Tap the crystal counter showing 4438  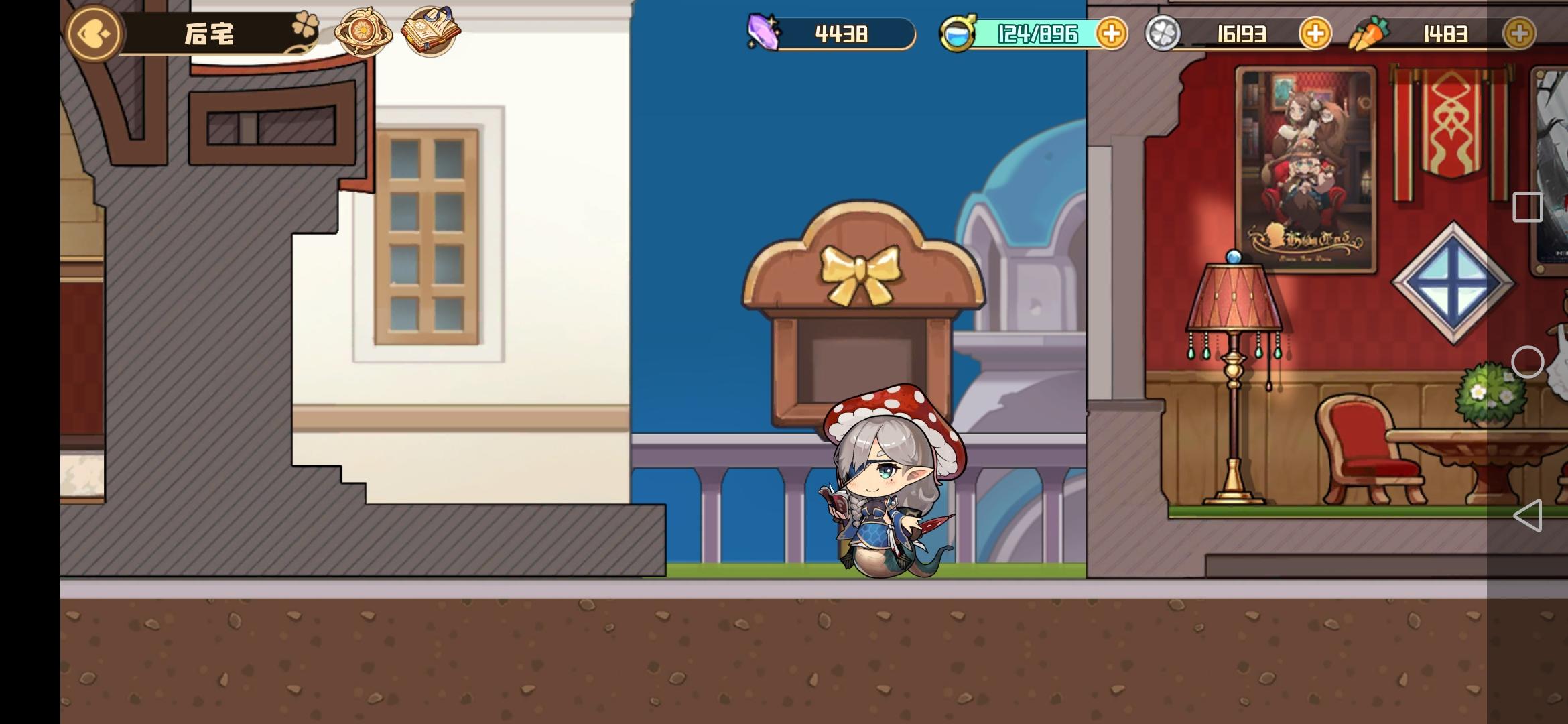click(841, 33)
